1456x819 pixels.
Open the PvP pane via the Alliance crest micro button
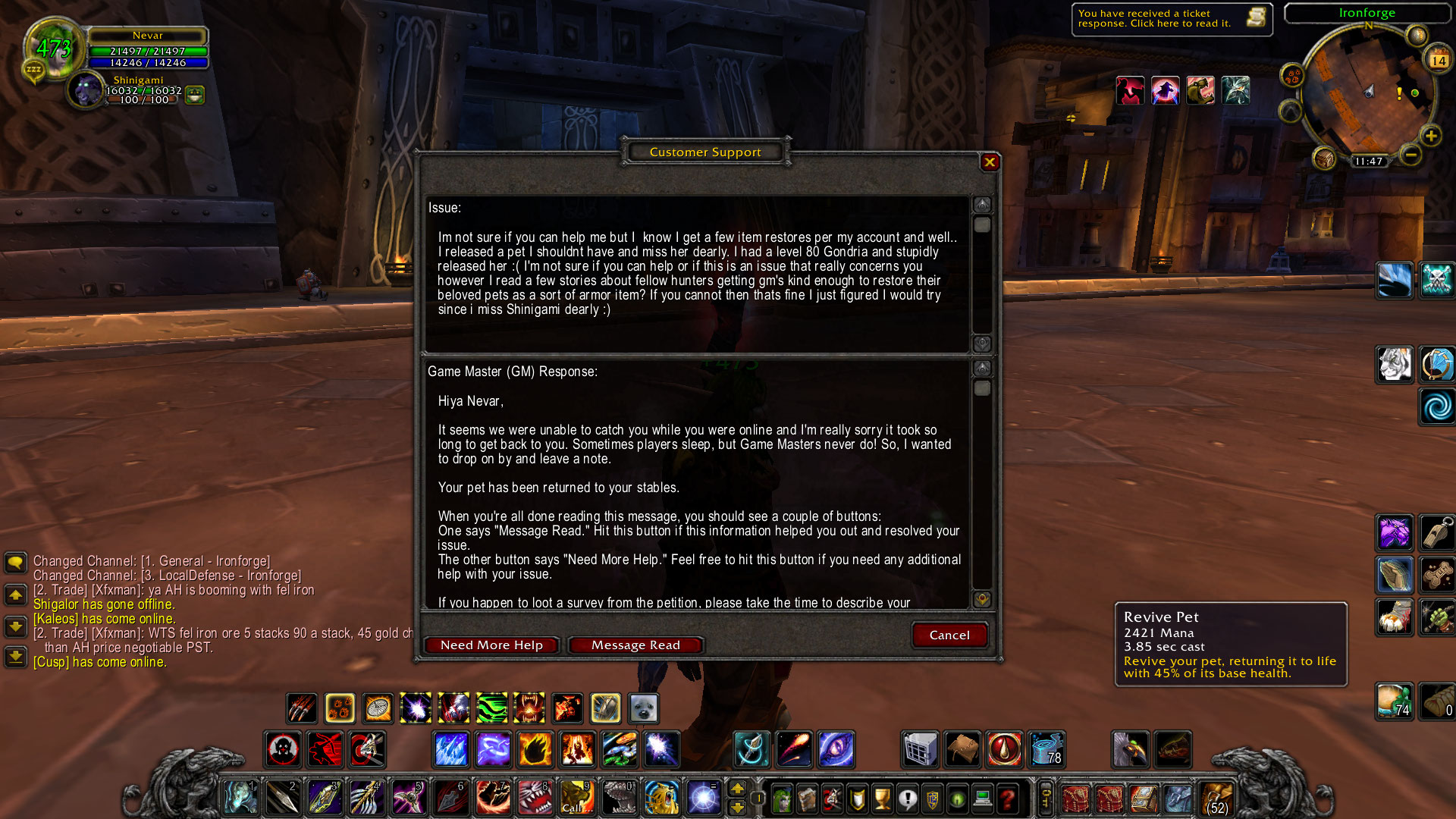932,799
